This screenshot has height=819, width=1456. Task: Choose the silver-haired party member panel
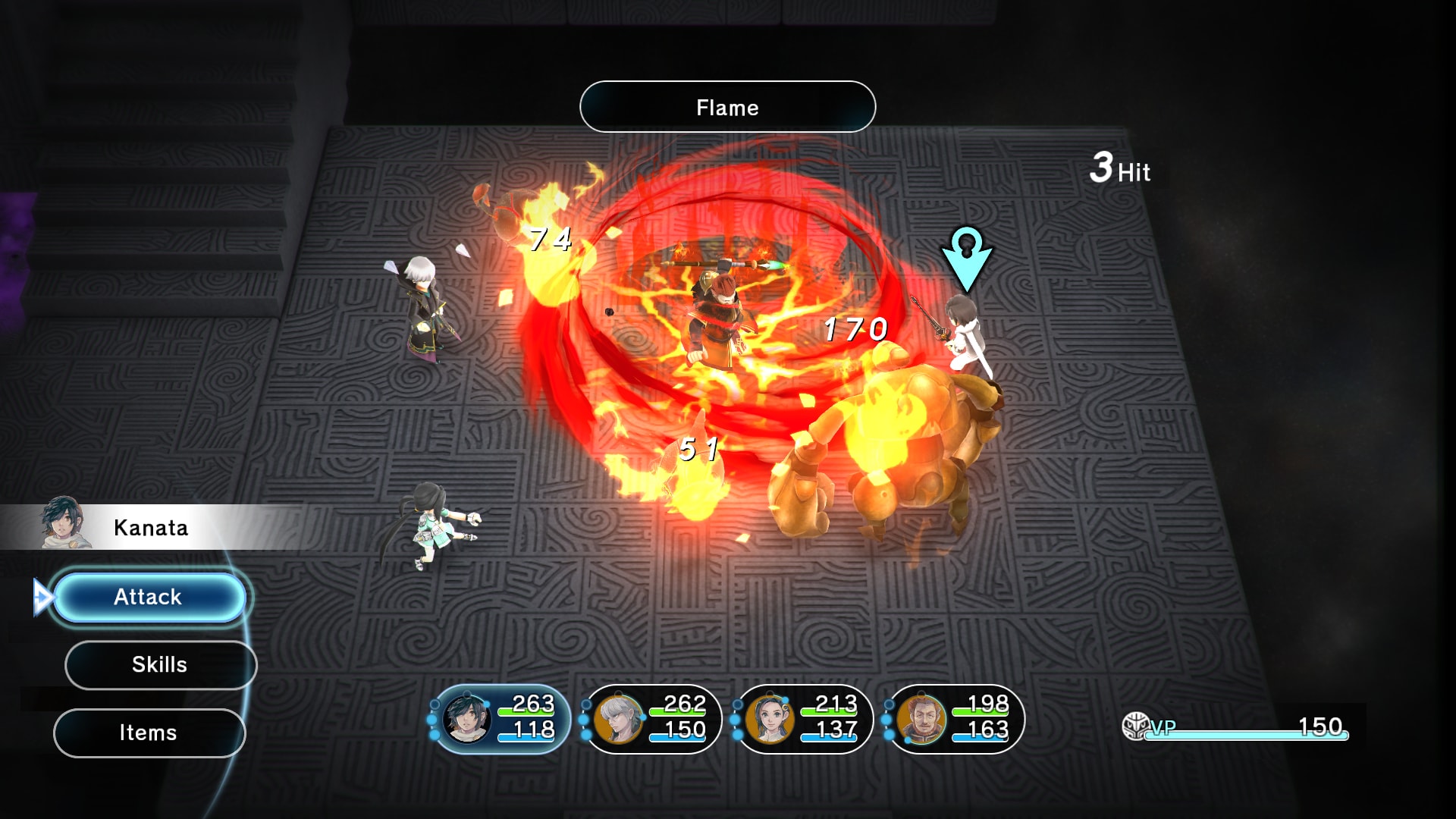[x=653, y=718]
